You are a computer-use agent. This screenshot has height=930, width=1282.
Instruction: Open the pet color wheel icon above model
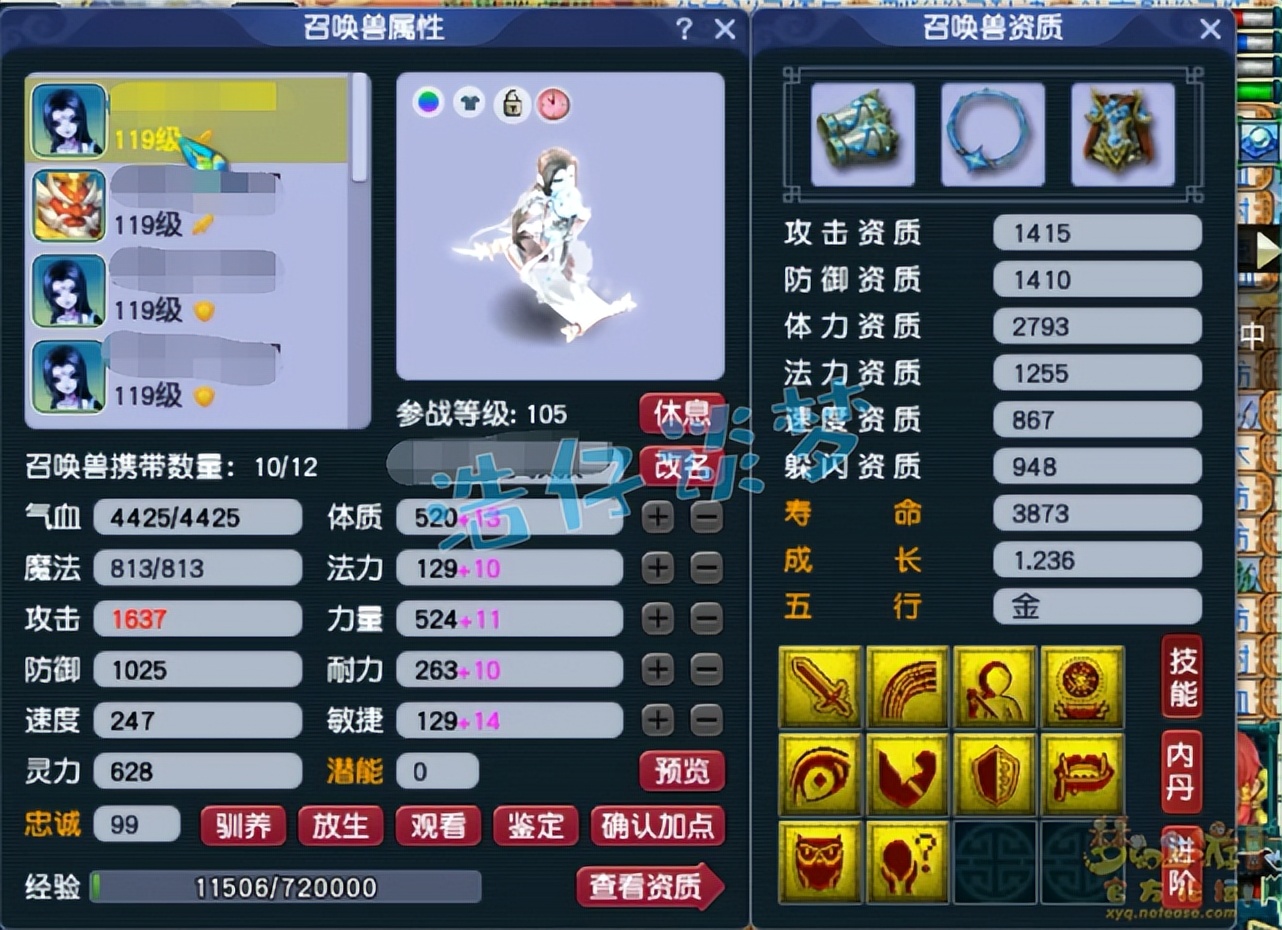(x=428, y=102)
